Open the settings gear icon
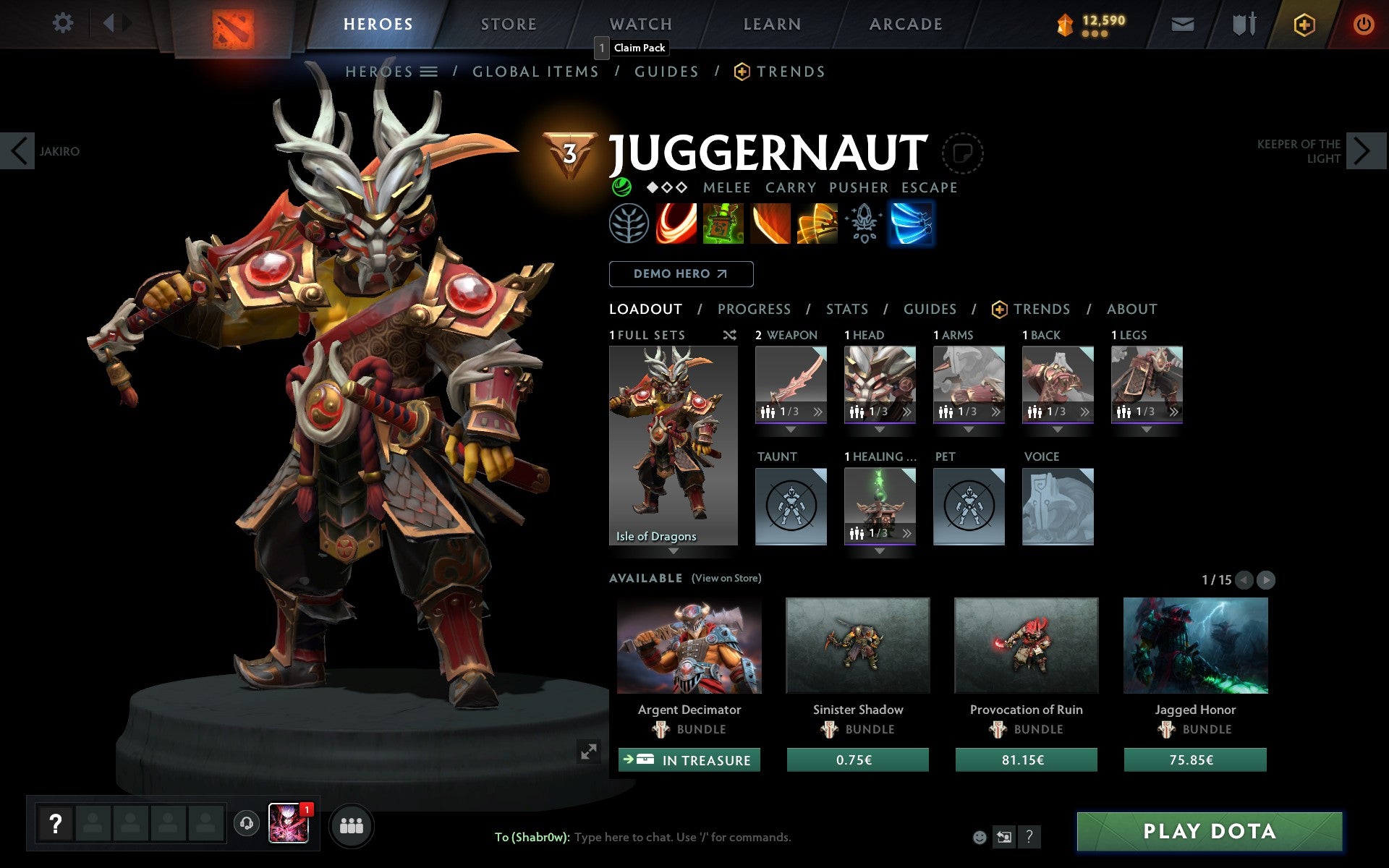The height and width of the screenshot is (868, 1389). pos(64,23)
